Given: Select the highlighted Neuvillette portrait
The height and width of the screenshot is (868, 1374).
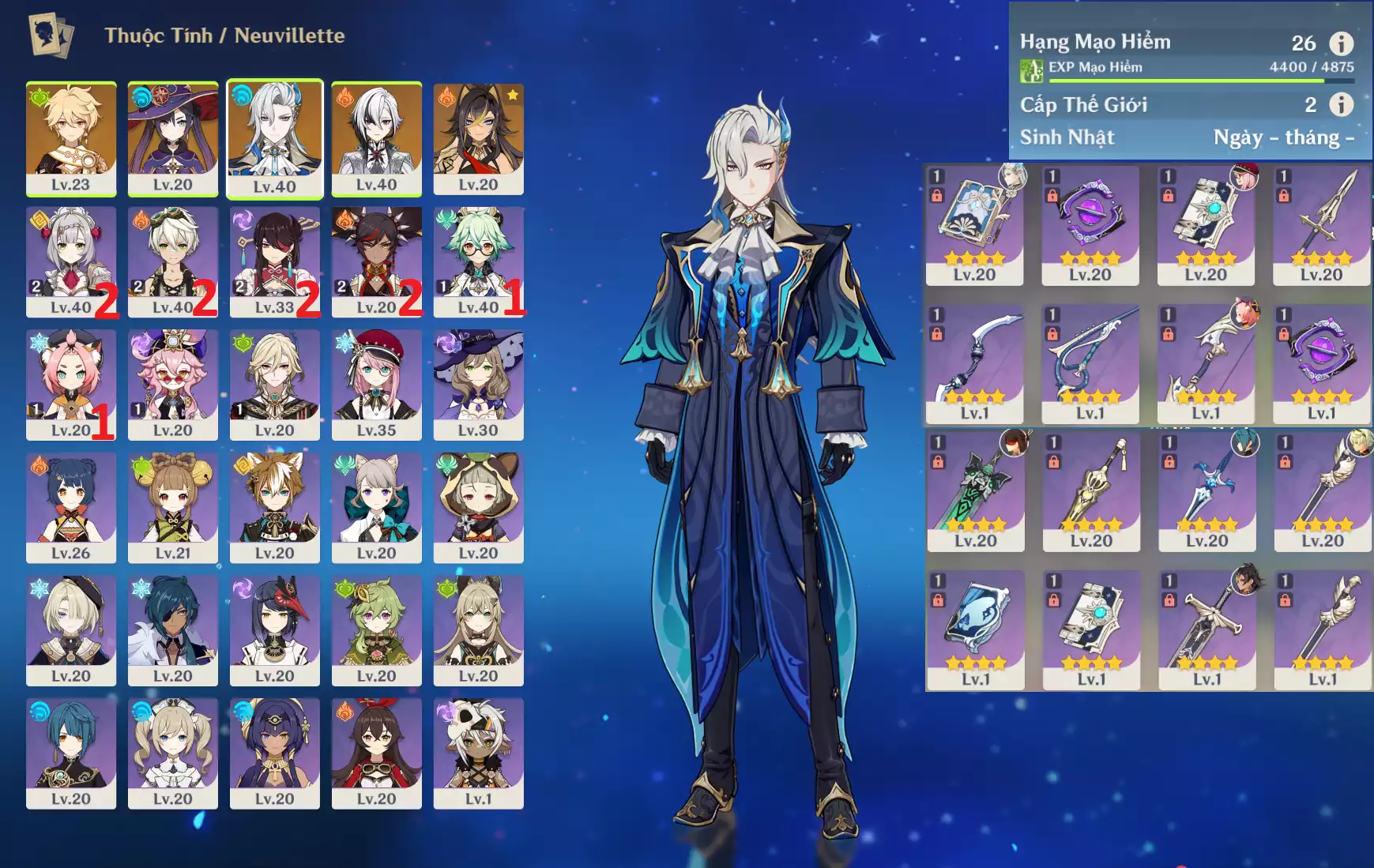Looking at the screenshot, I should (x=275, y=138).
